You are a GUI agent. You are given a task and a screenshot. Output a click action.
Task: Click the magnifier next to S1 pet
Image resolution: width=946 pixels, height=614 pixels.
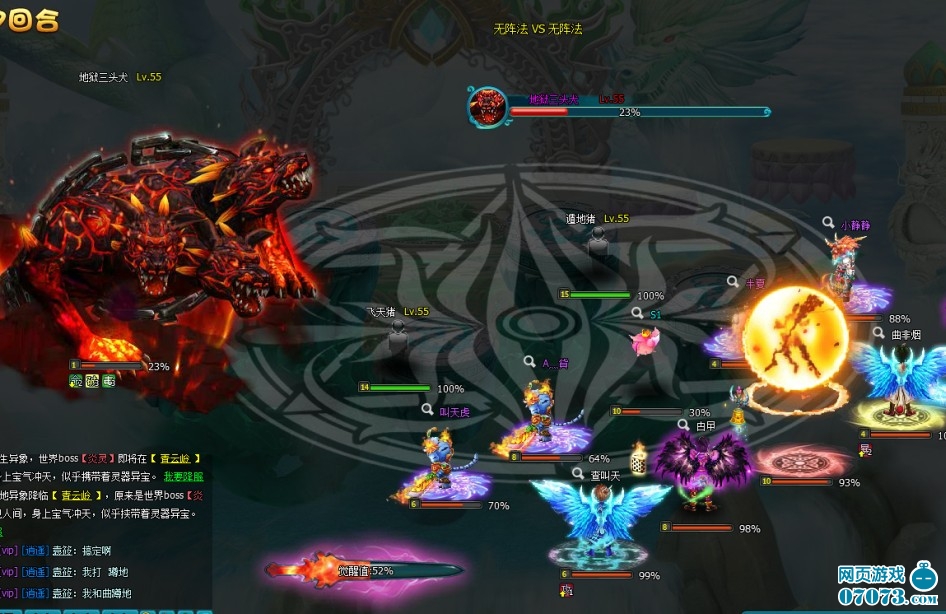click(638, 313)
